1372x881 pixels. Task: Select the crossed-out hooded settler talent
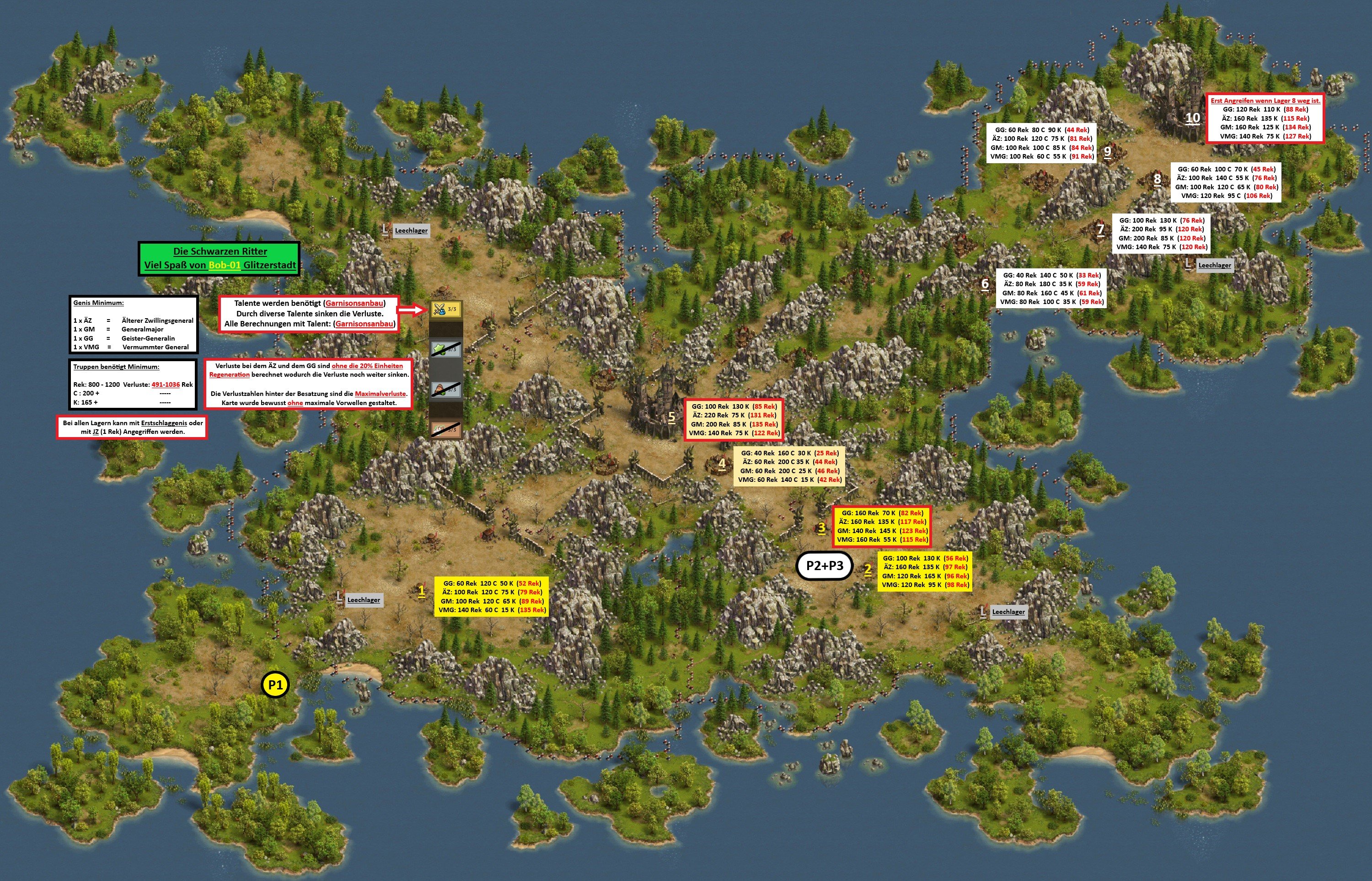pos(445,390)
